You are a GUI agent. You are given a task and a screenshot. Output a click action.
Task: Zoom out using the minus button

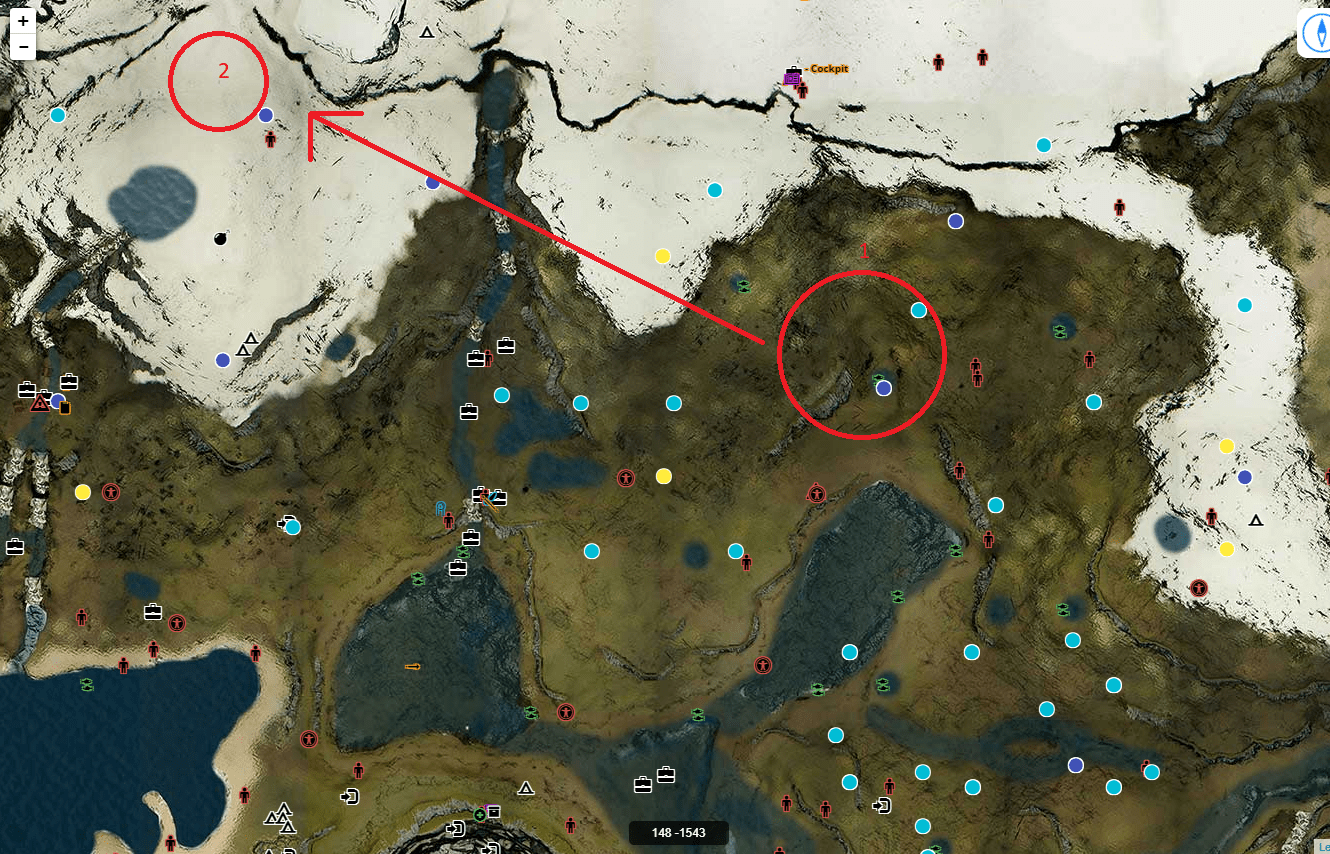22,46
